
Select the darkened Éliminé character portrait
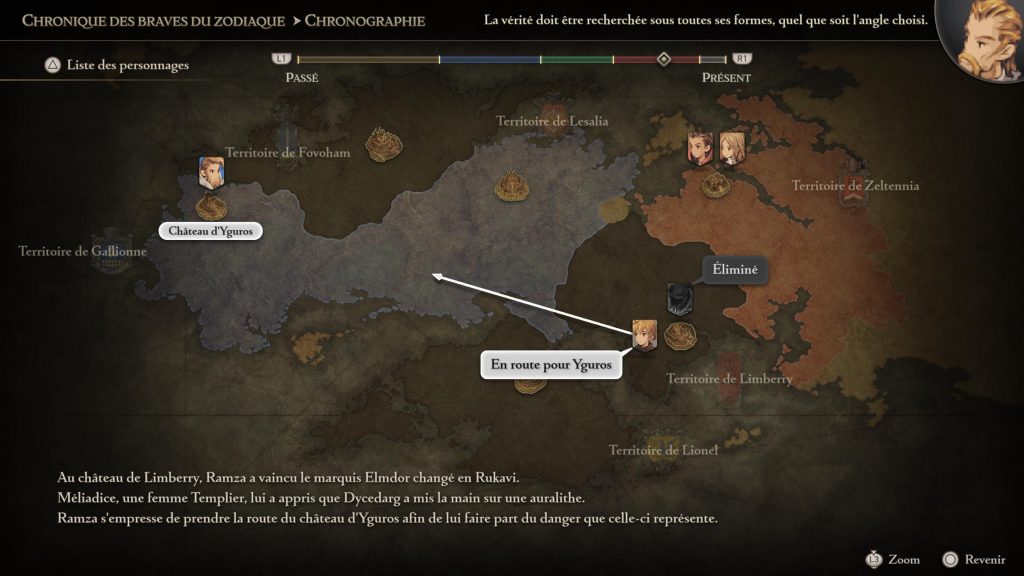coord(680,298)
